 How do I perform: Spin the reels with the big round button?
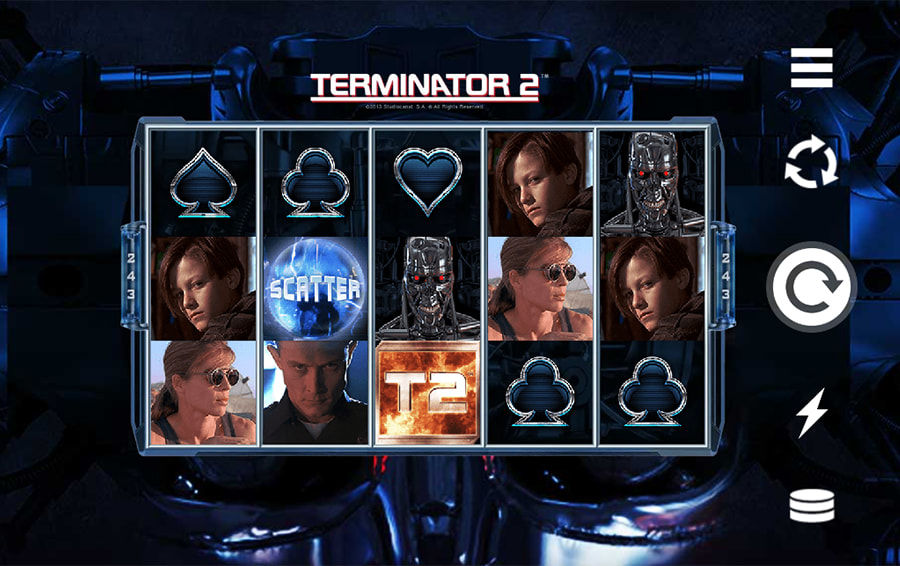coord(811,288)
